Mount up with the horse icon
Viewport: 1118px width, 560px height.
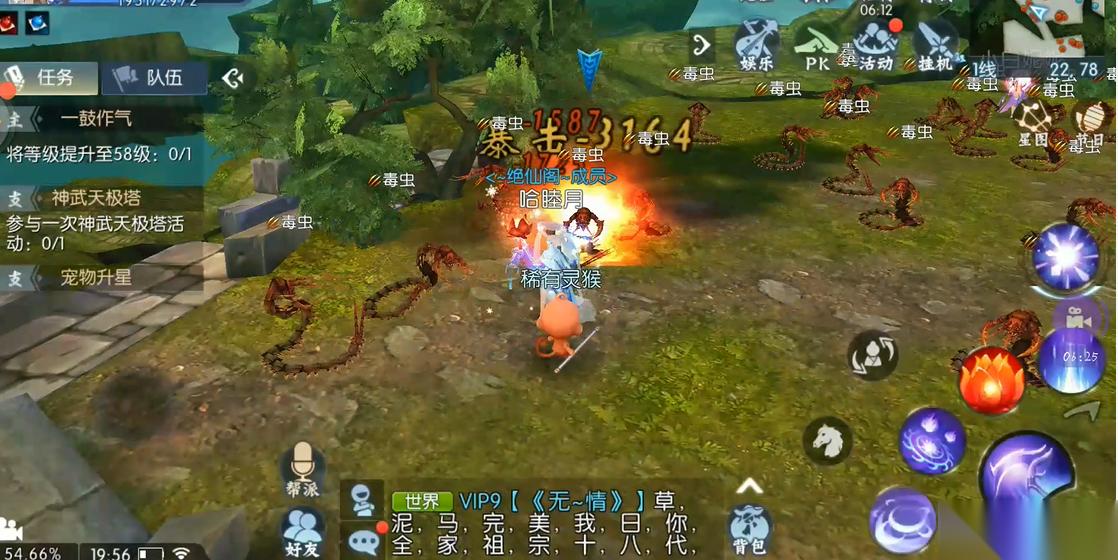828,439
